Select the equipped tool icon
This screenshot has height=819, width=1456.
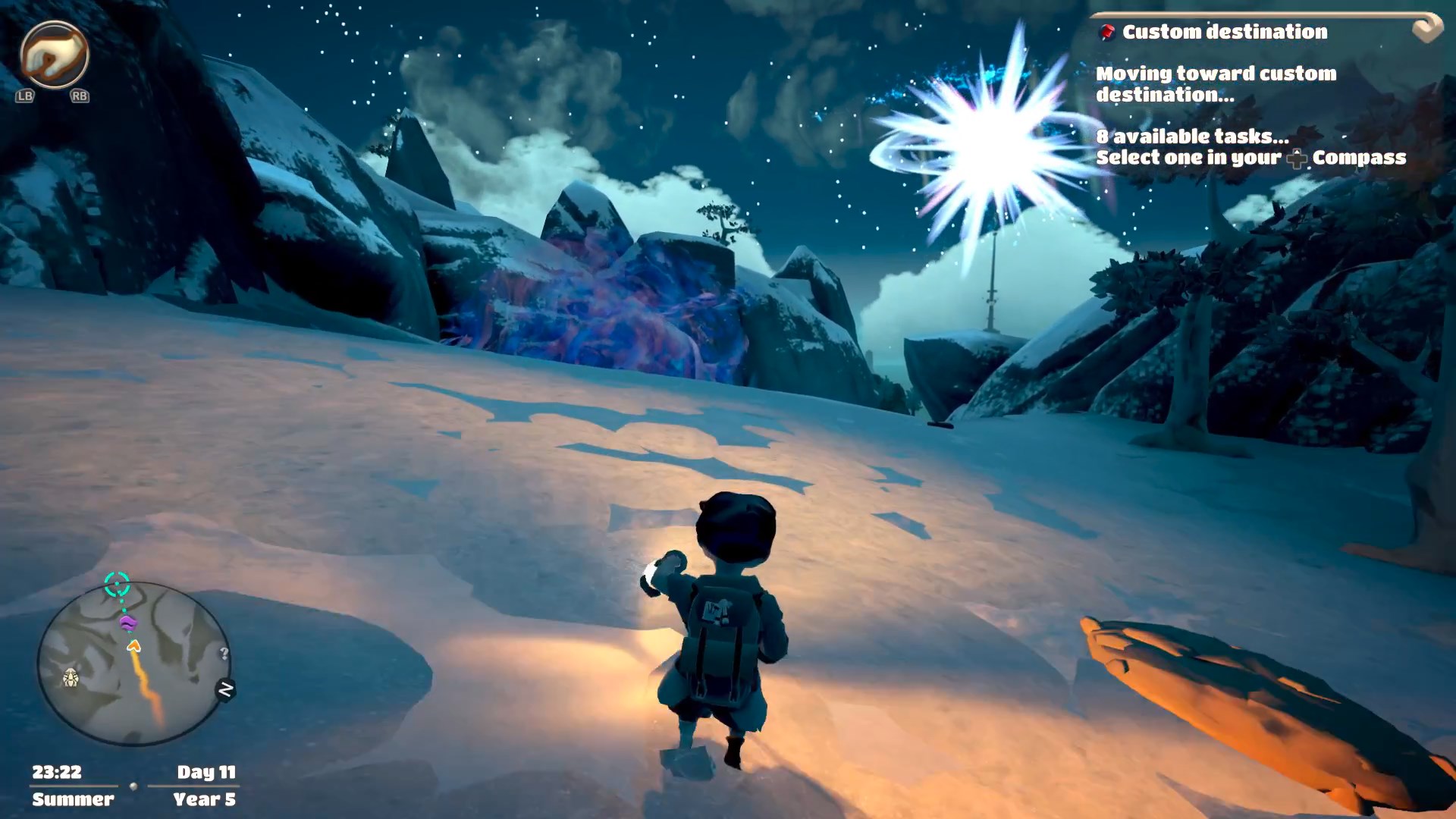54,55
